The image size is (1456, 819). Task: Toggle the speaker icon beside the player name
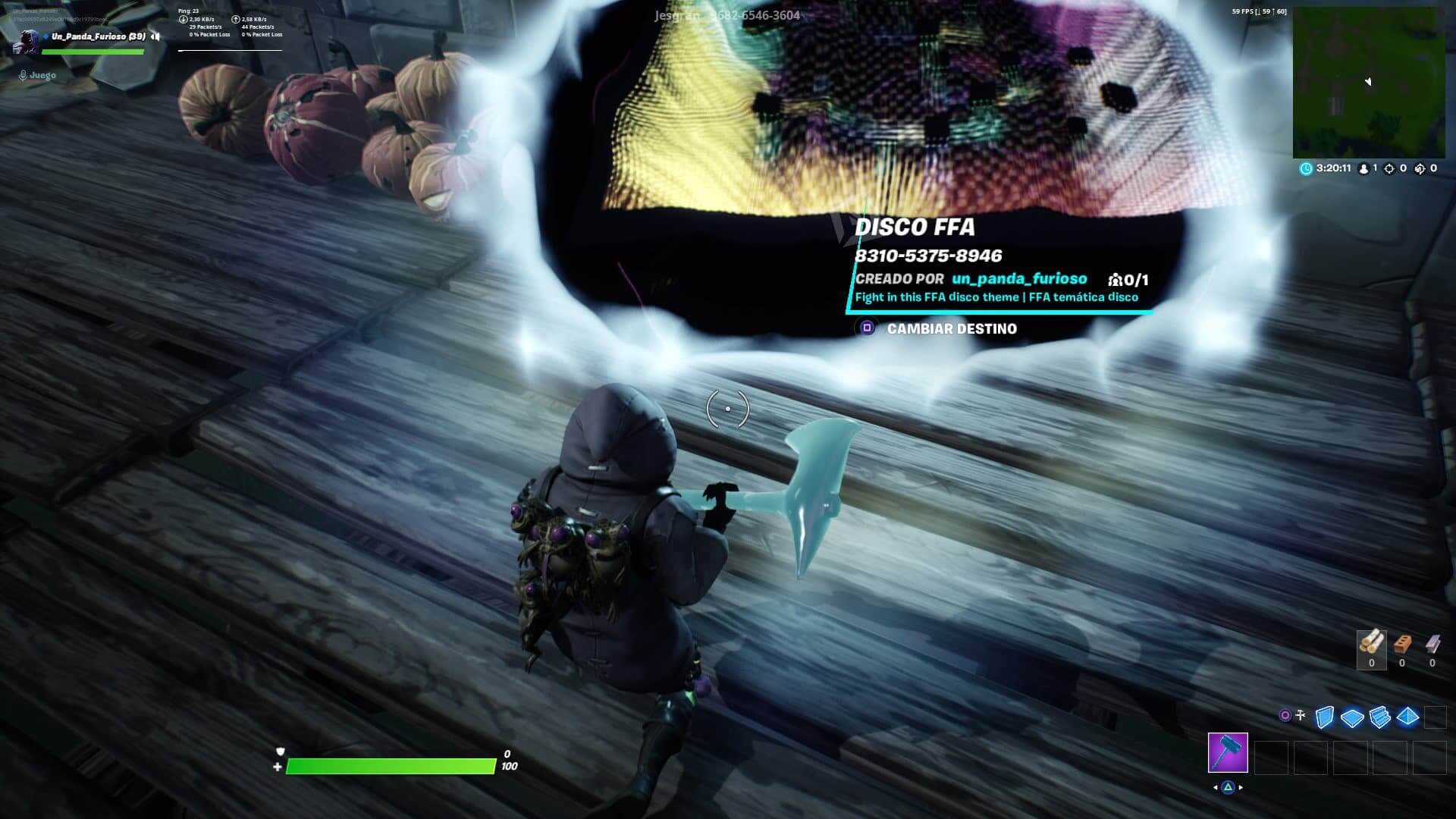pos(155,36)
